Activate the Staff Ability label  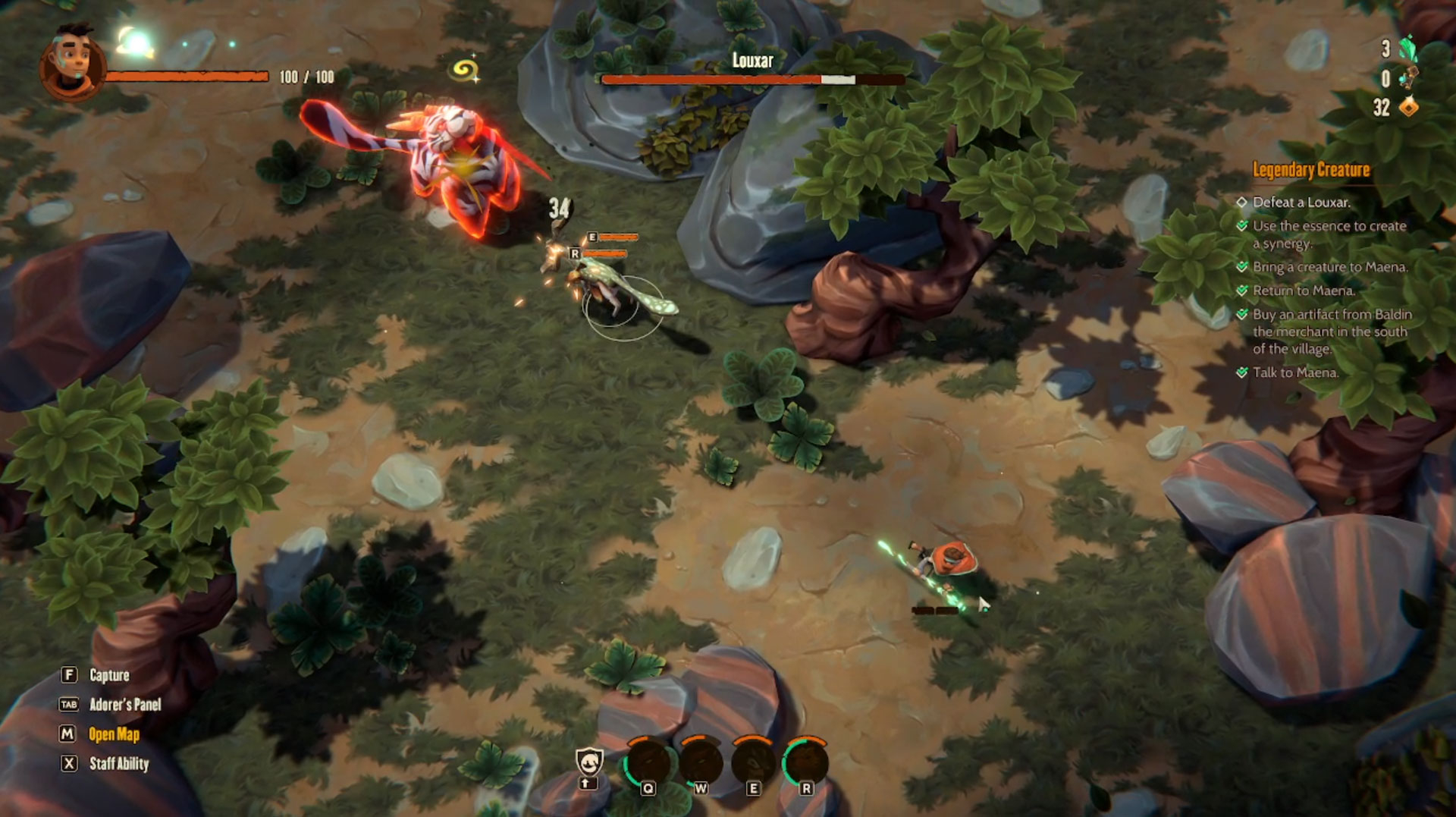point(119,764)
